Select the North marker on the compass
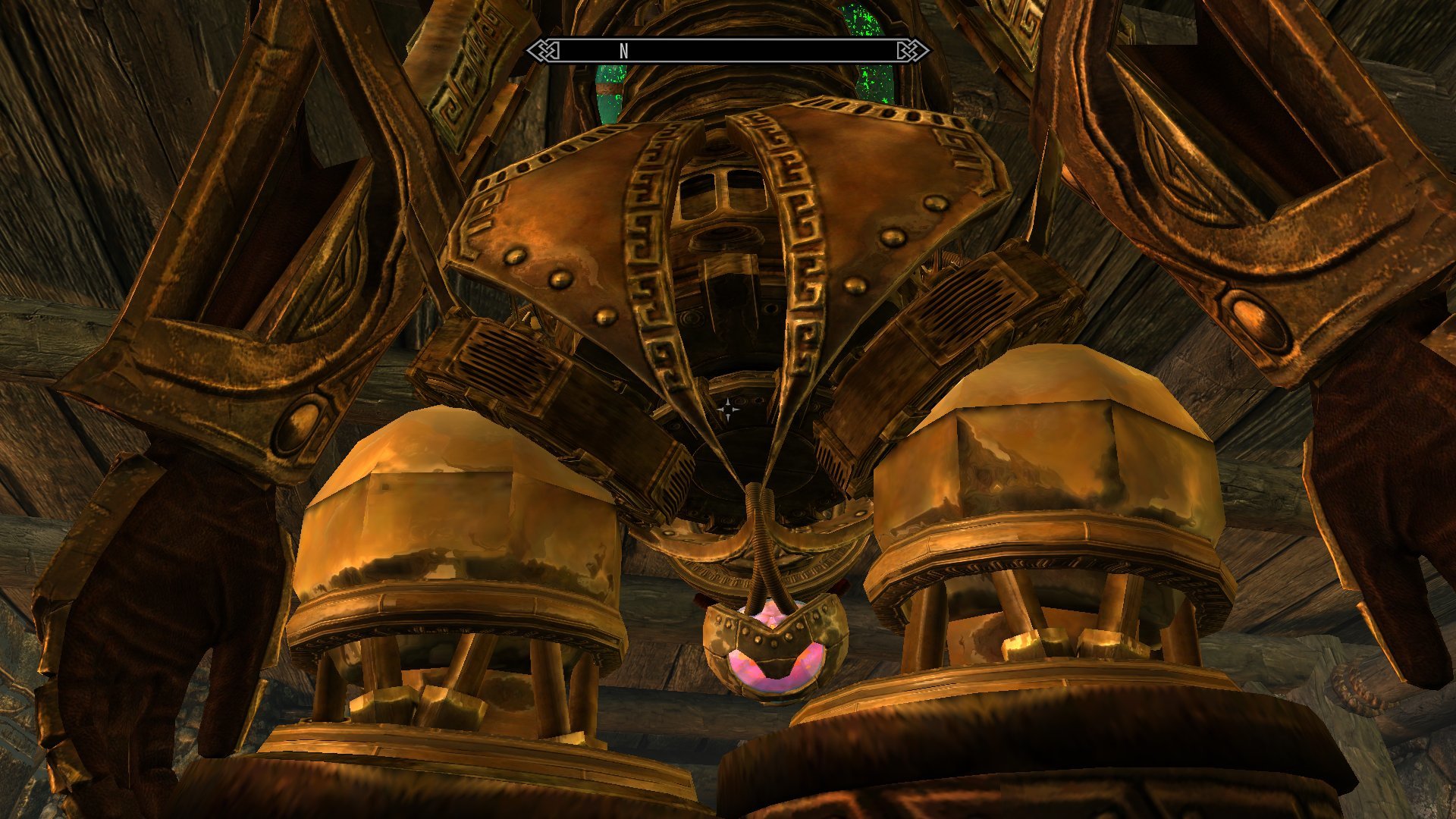The width and height of the screenshot is (1456, 819). 624,51
